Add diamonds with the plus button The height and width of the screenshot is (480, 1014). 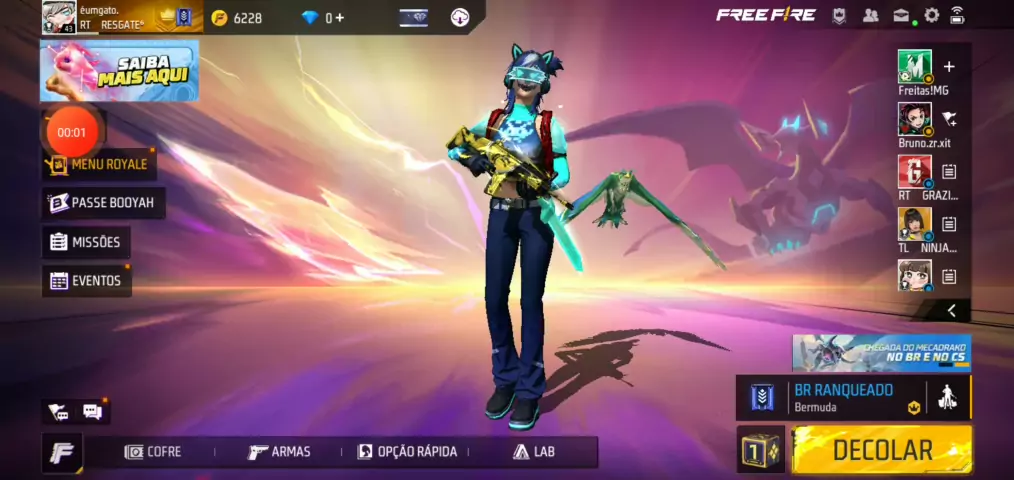tap(340, 18)
